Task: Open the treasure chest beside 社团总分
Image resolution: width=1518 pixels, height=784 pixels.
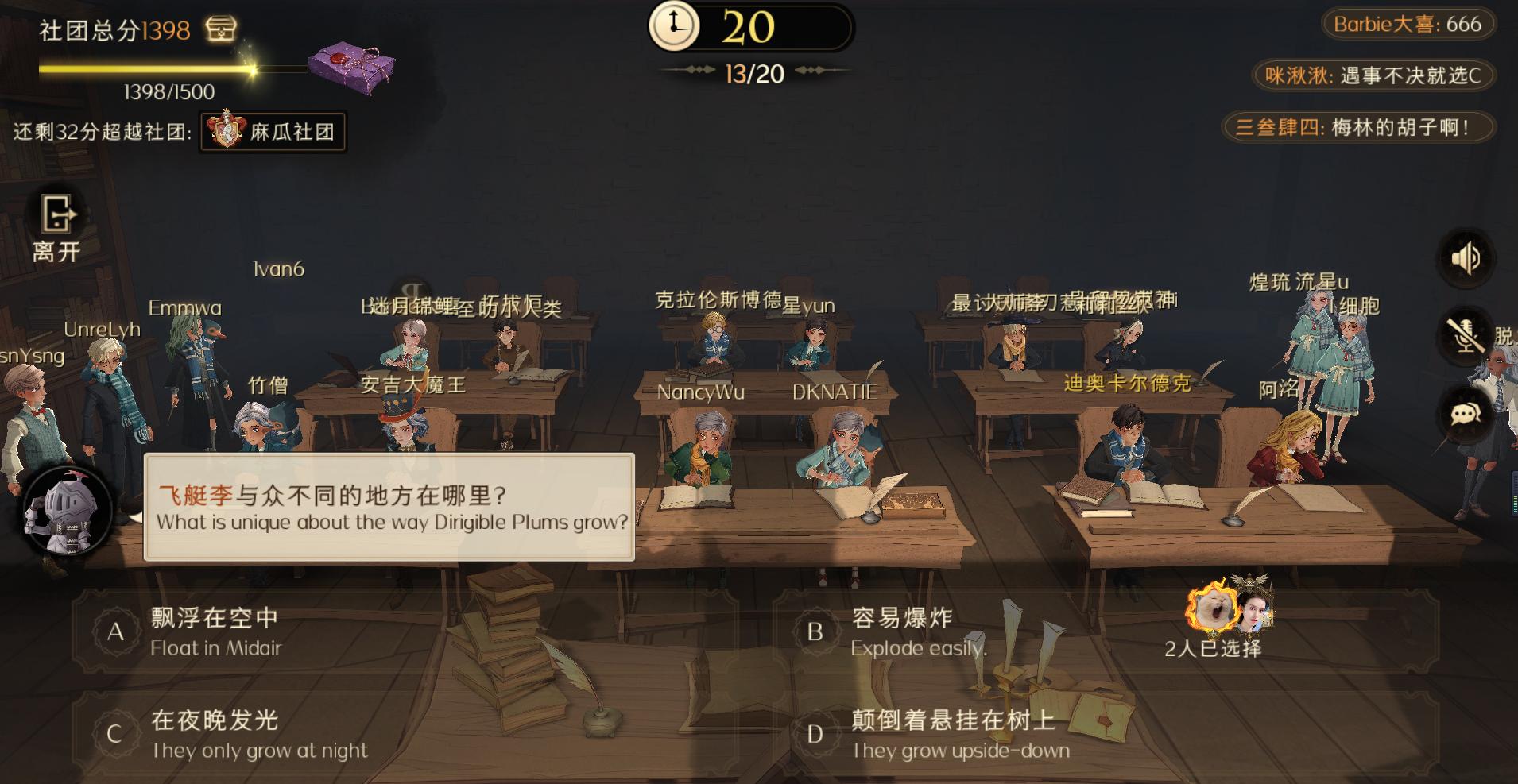Action: pyautogui.click(x=220, y=30)
